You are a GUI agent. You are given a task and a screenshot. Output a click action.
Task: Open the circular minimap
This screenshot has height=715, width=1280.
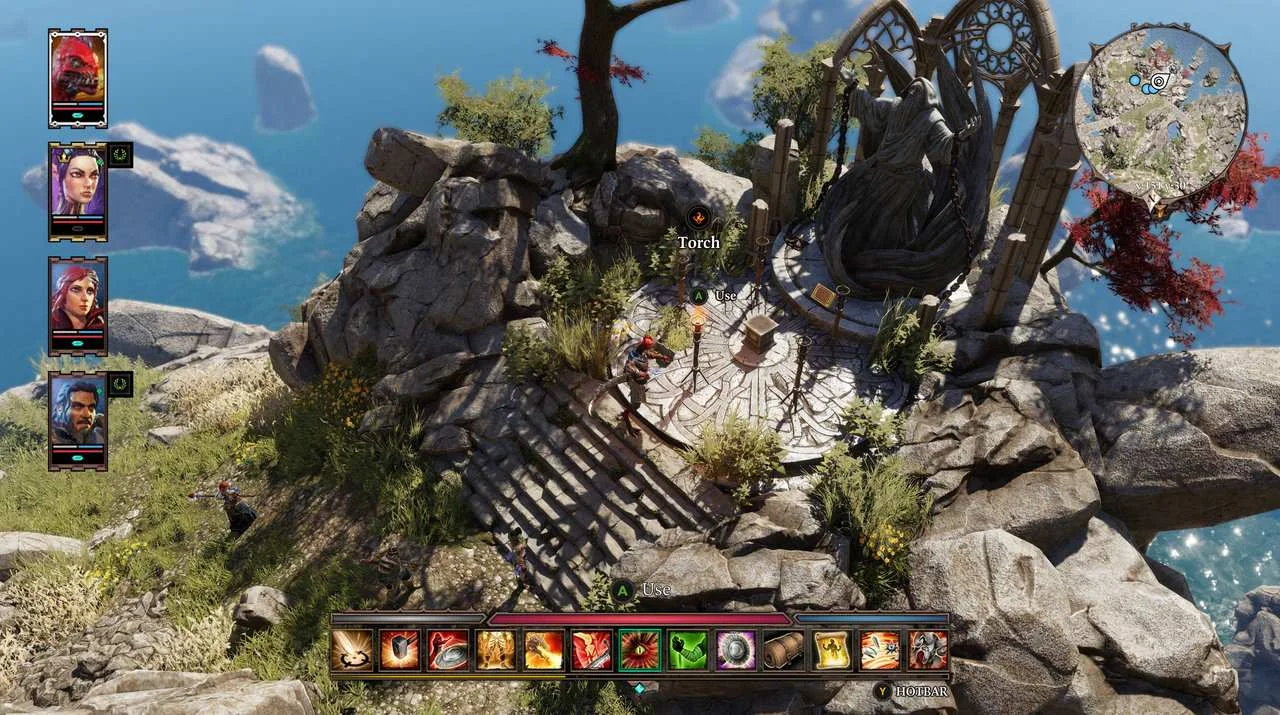click(1160, 109)
